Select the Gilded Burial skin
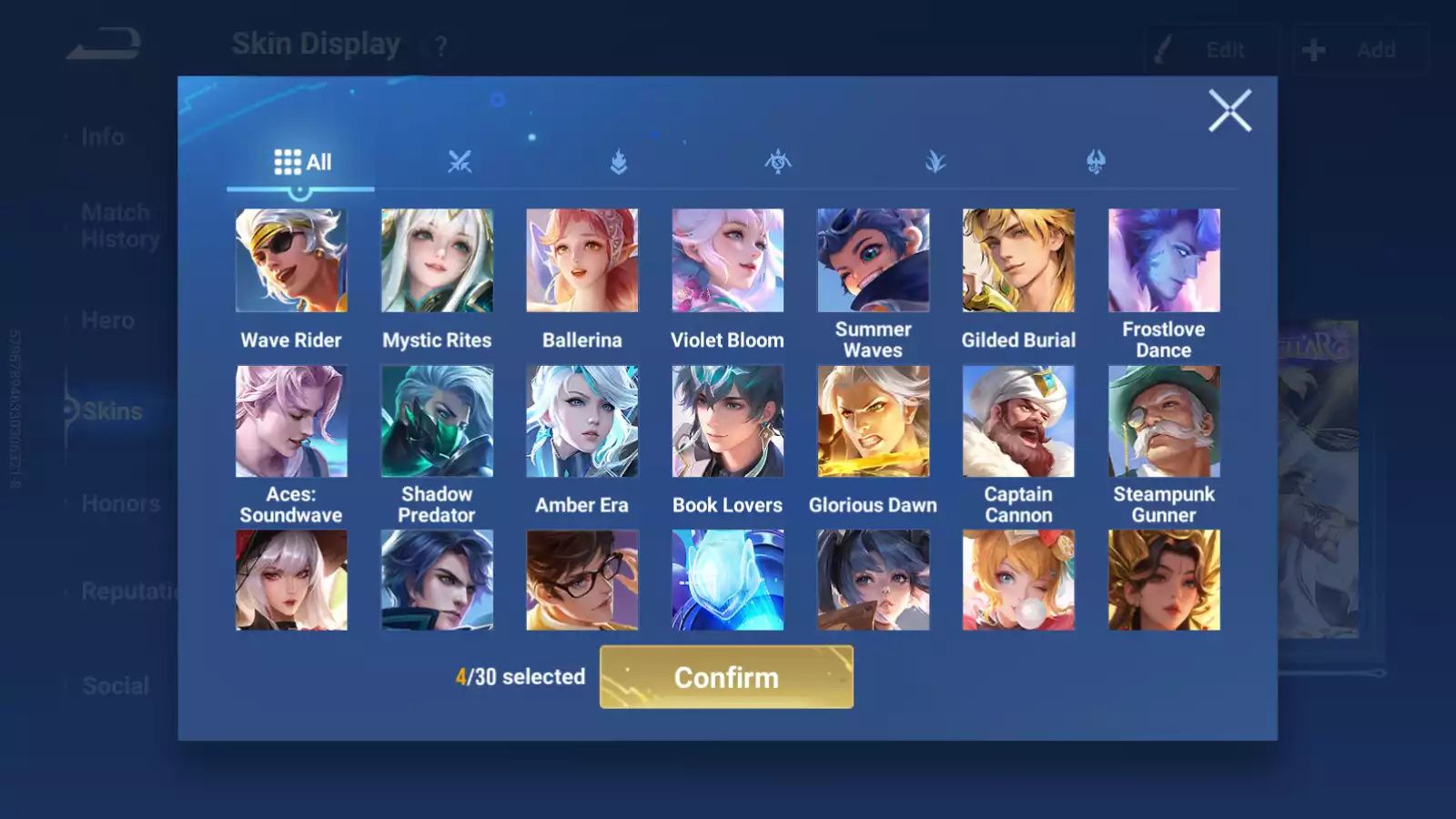The image size is (1456, 819). (x=1018, y=261)
